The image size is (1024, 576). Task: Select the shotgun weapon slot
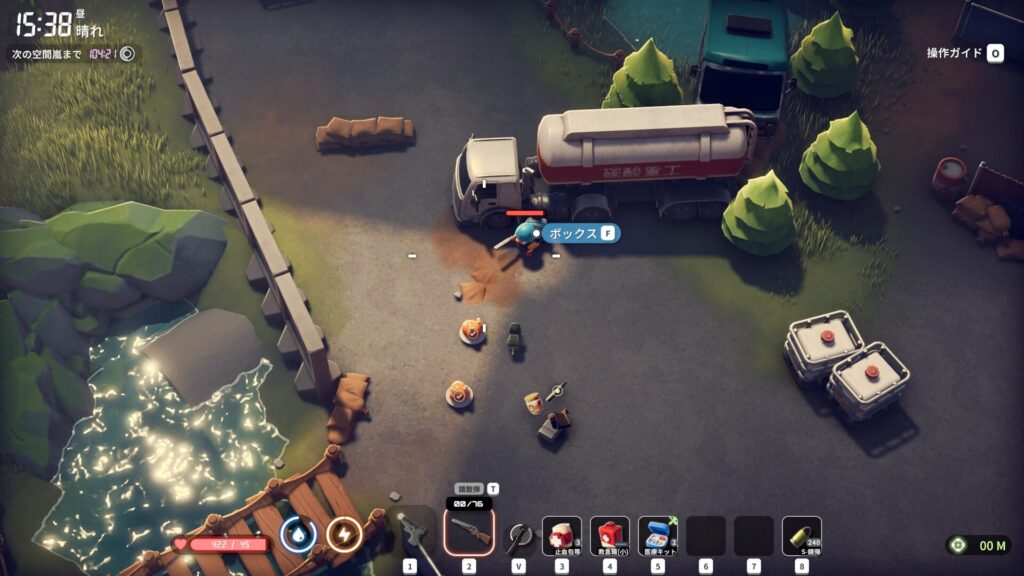pos(469,533)
